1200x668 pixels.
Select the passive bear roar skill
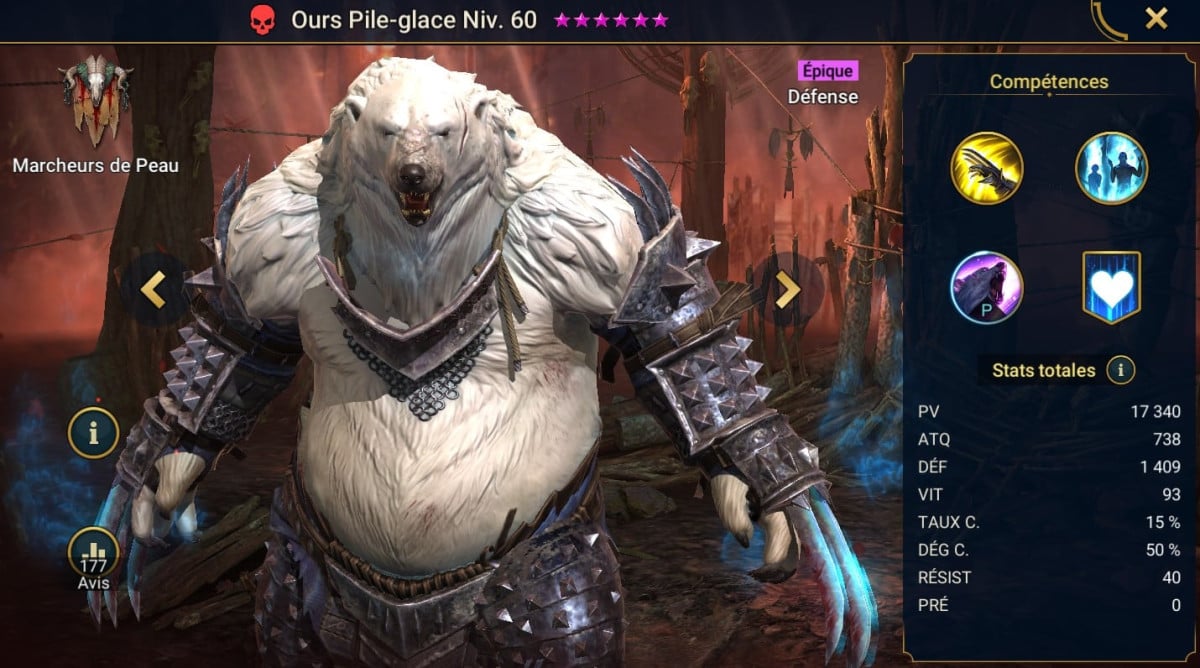coord(987,287)
